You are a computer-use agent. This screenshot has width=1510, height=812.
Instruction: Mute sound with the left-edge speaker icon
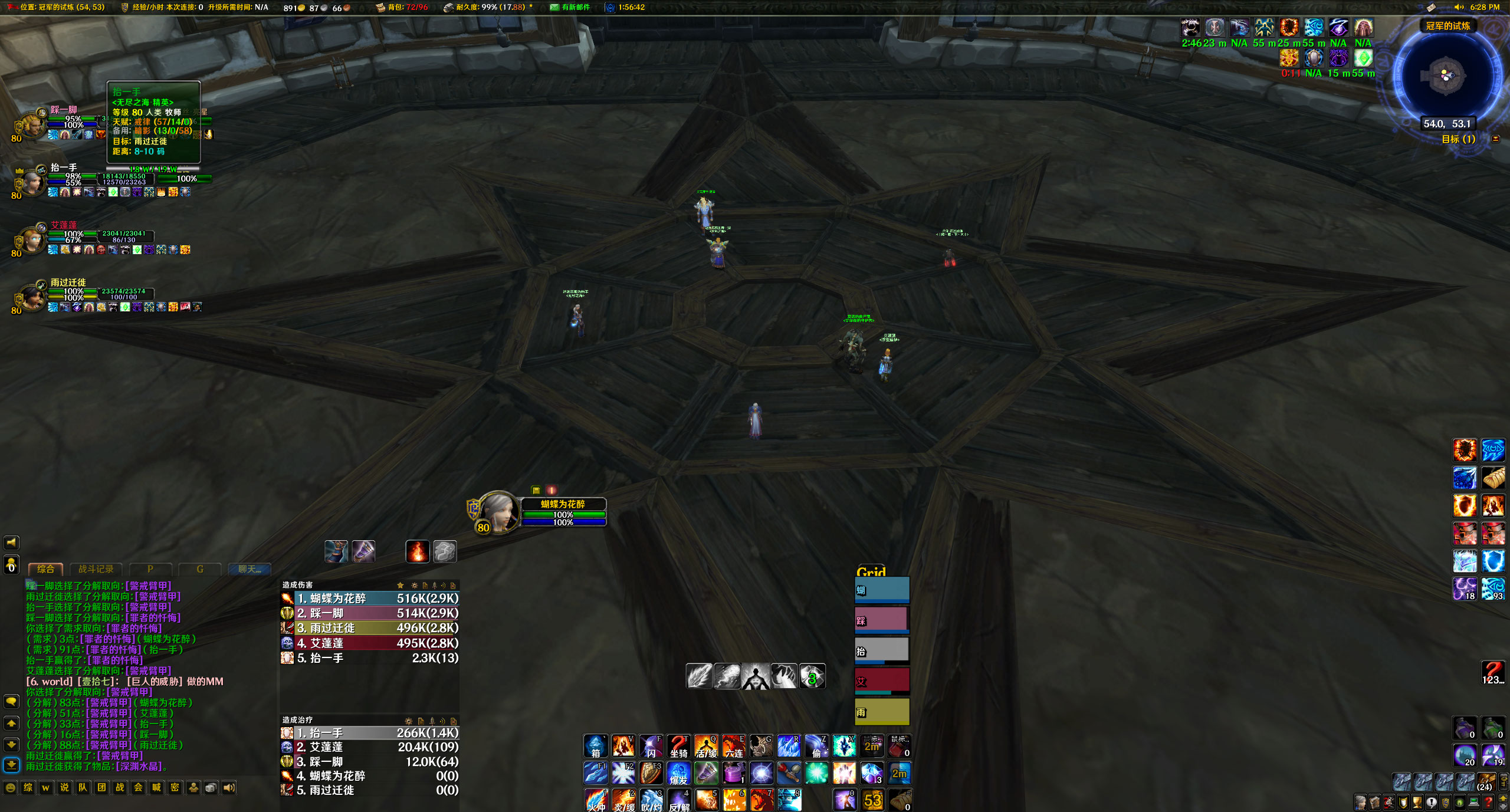pos(11,543)
